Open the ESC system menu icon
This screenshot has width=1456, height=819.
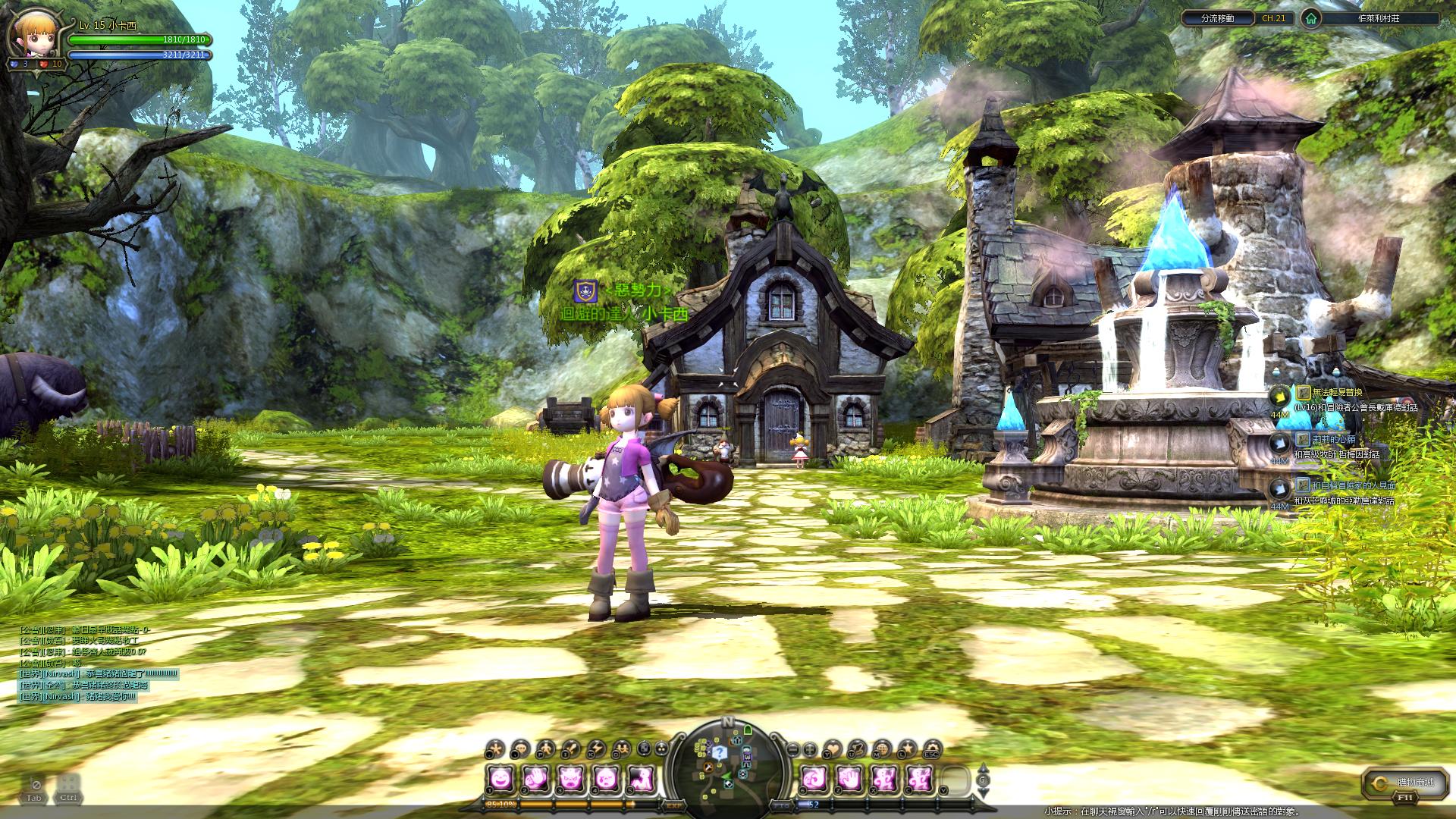(x=931, y=749)
